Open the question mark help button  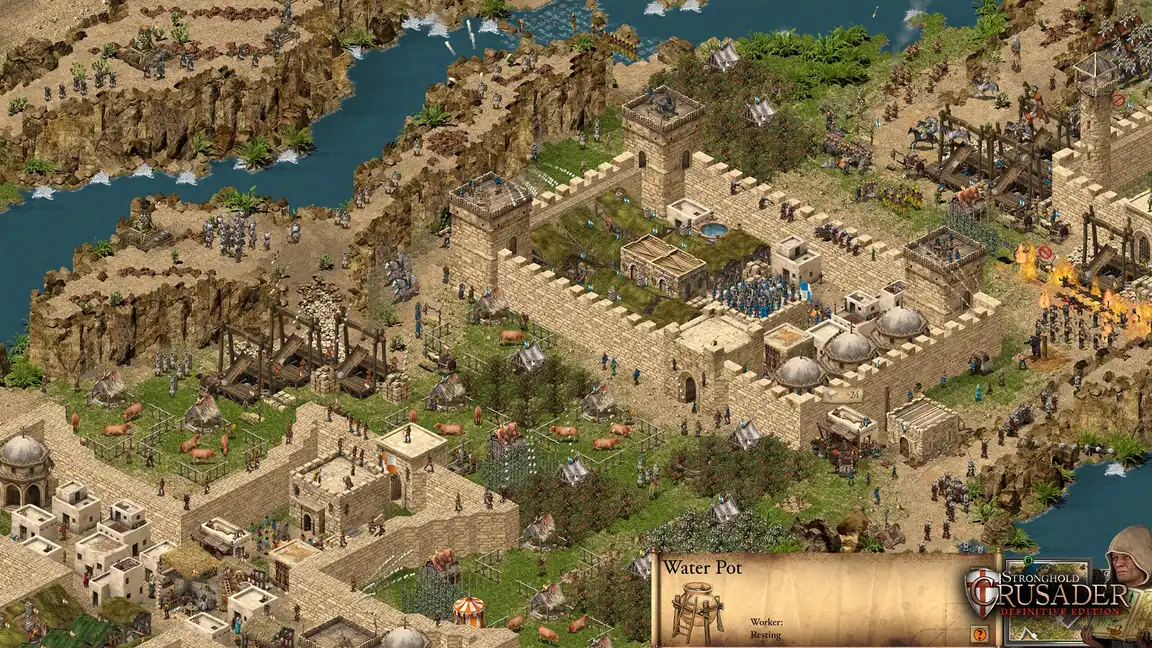tap(979, 633)
